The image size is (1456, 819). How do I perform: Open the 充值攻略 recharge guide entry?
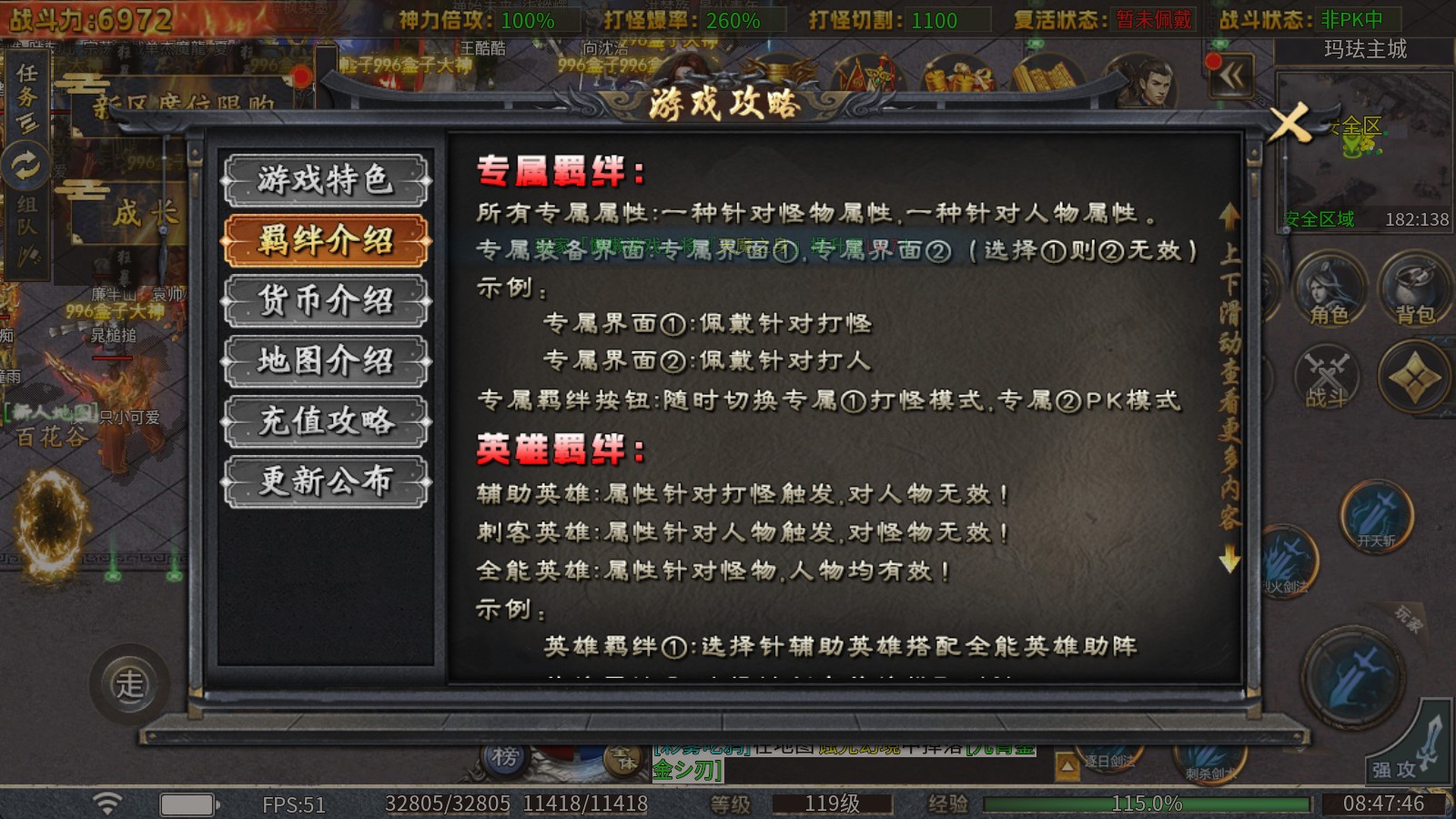tap(325, 421)
